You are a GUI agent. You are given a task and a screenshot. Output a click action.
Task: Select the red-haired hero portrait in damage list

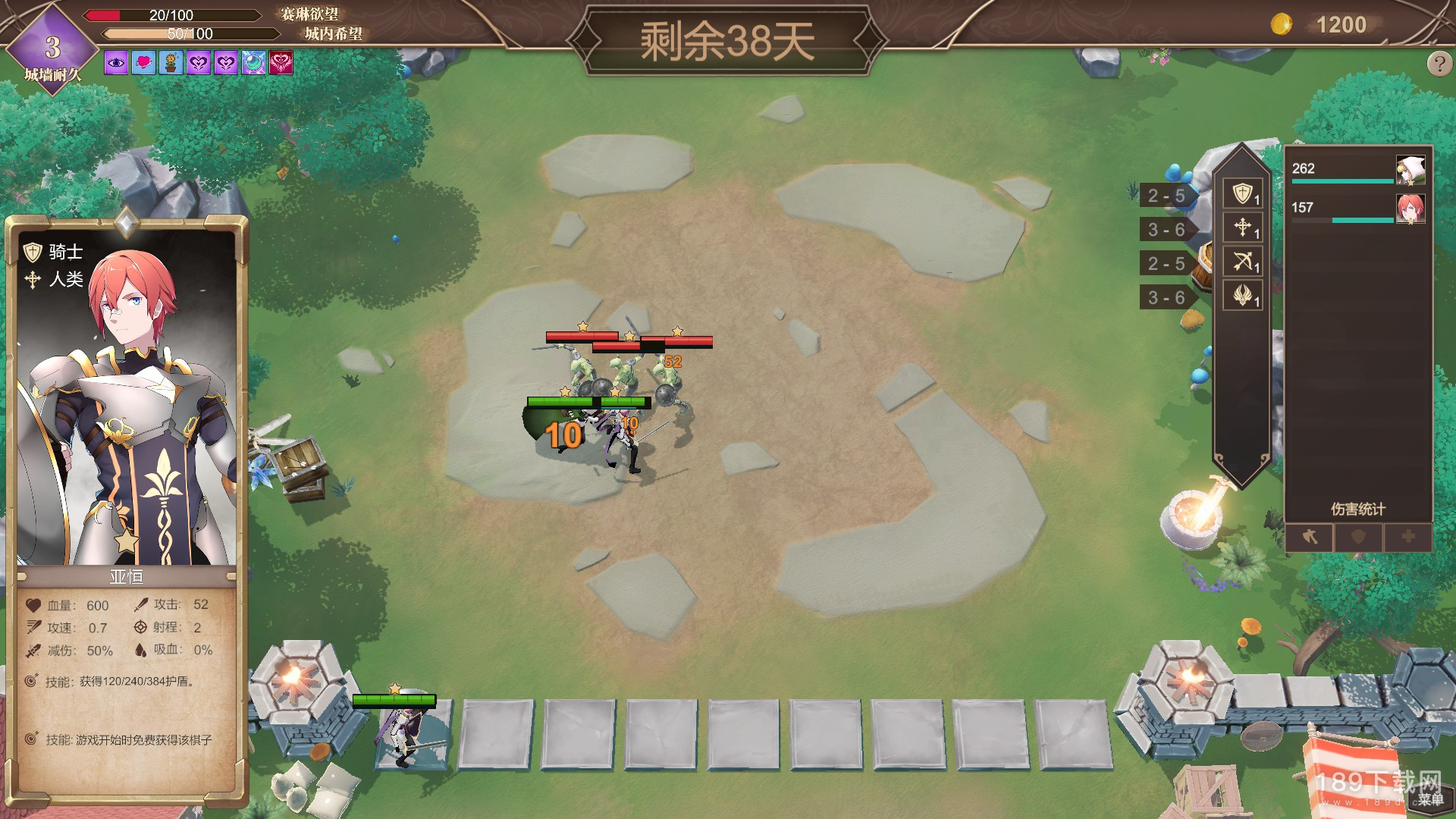click(1410, 209)
